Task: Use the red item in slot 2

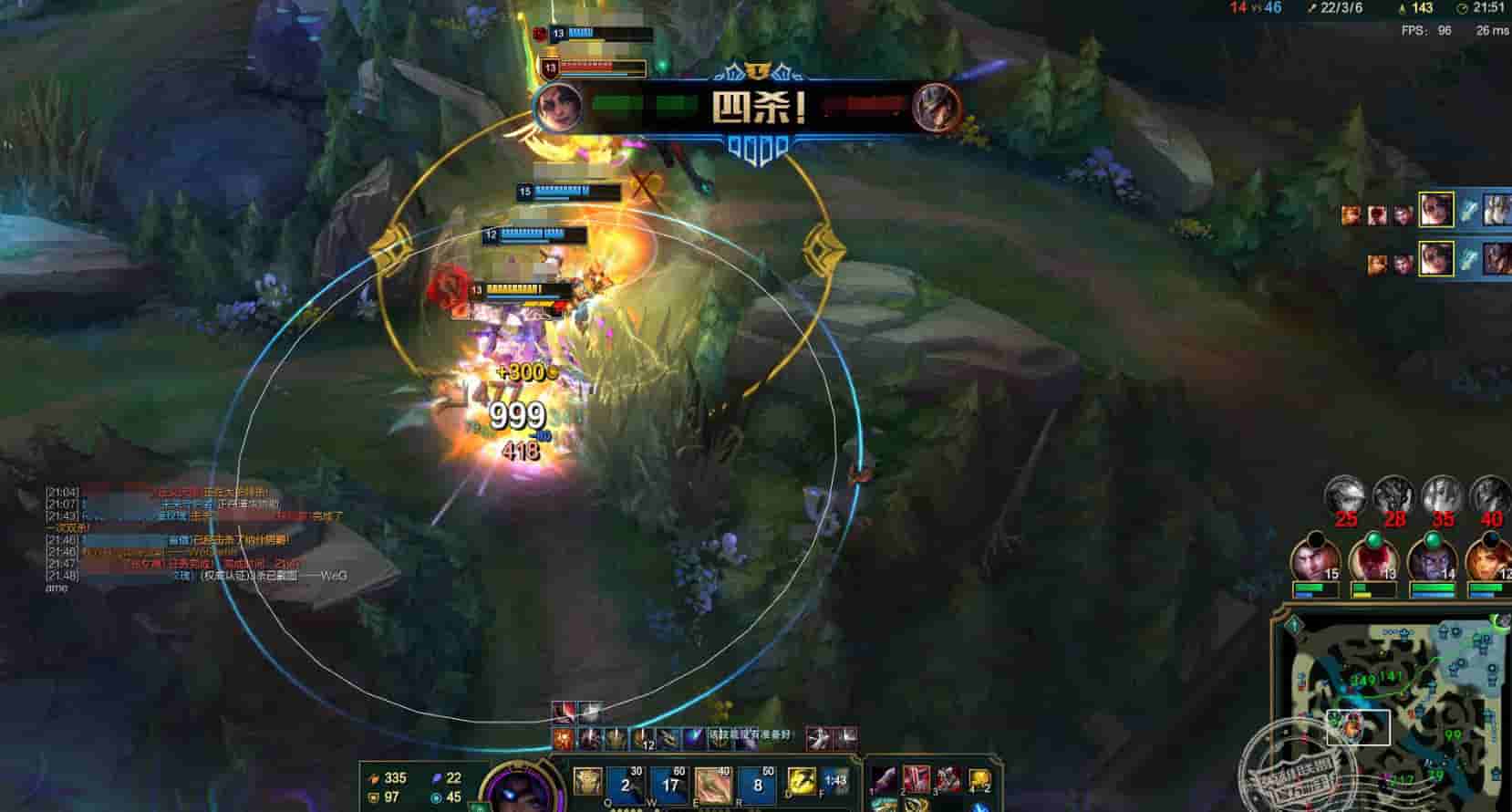Action: (x=917, y=781)
